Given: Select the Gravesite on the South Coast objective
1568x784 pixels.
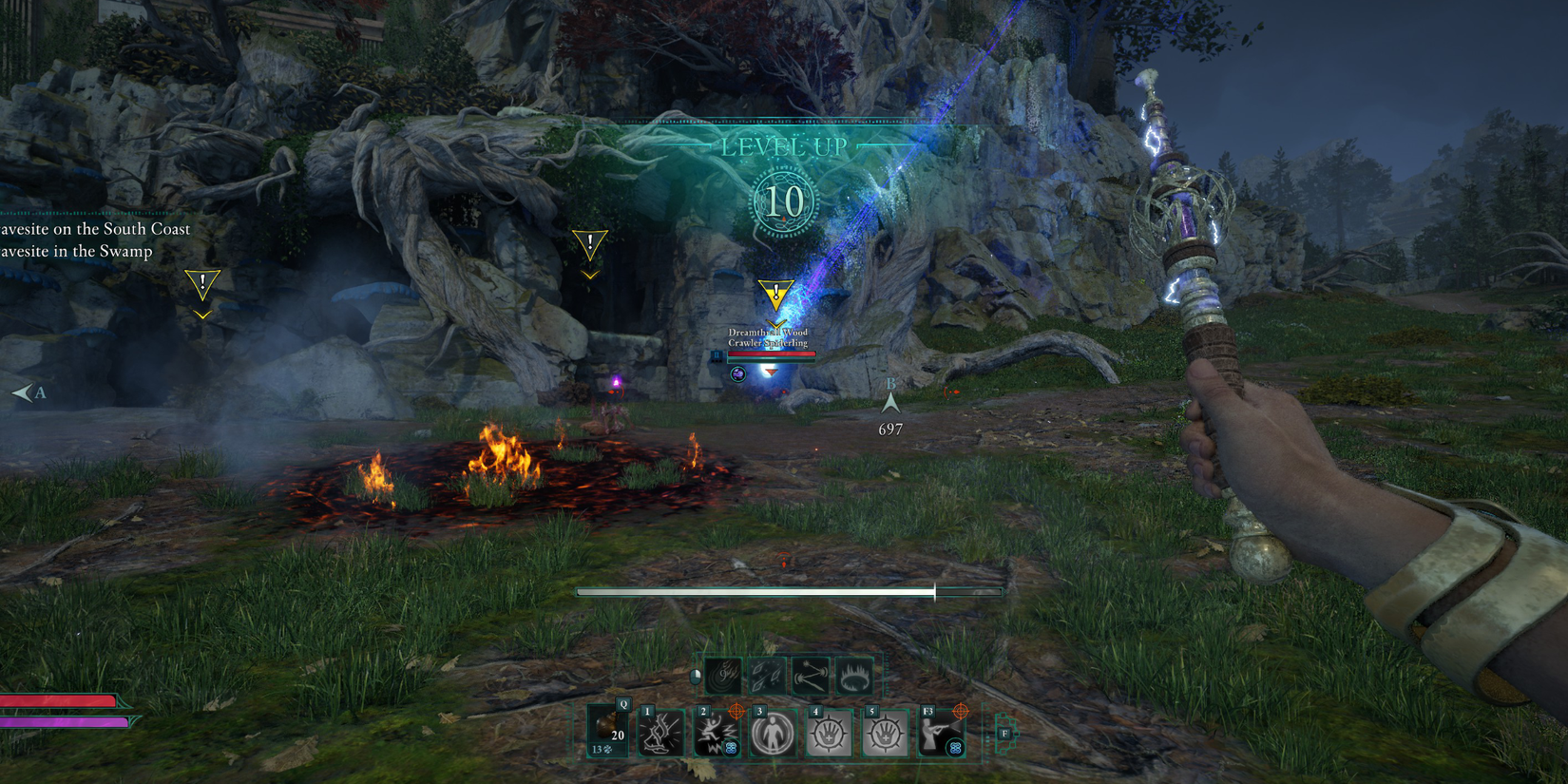Looking at the screenshot, I should pos(95,229).
